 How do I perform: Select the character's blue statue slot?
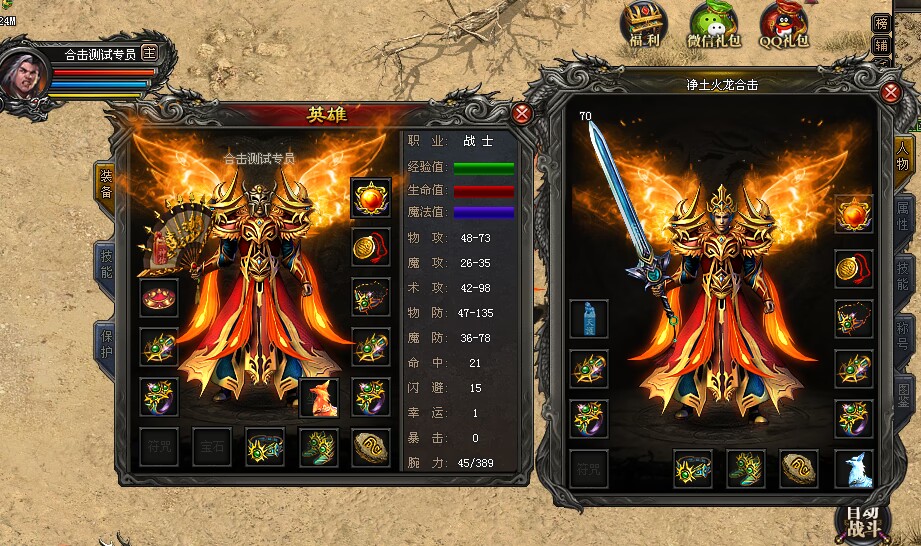589,319
